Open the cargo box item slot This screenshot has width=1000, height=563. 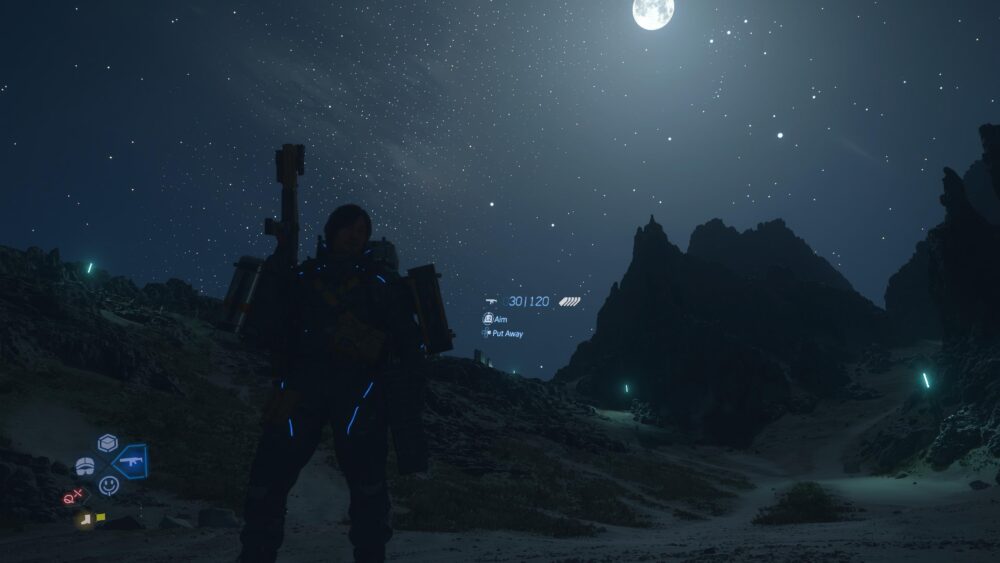pos(107,443)
